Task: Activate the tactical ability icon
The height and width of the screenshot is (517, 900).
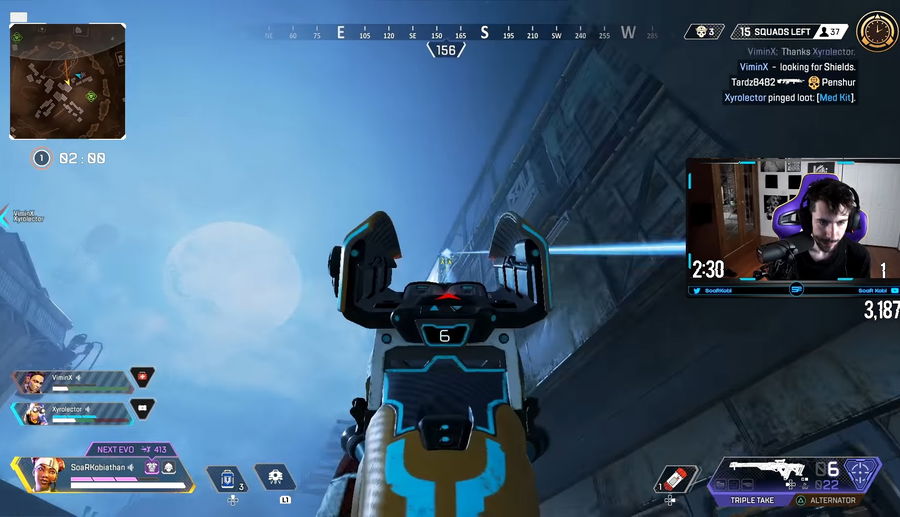Action: click(274, 477)
